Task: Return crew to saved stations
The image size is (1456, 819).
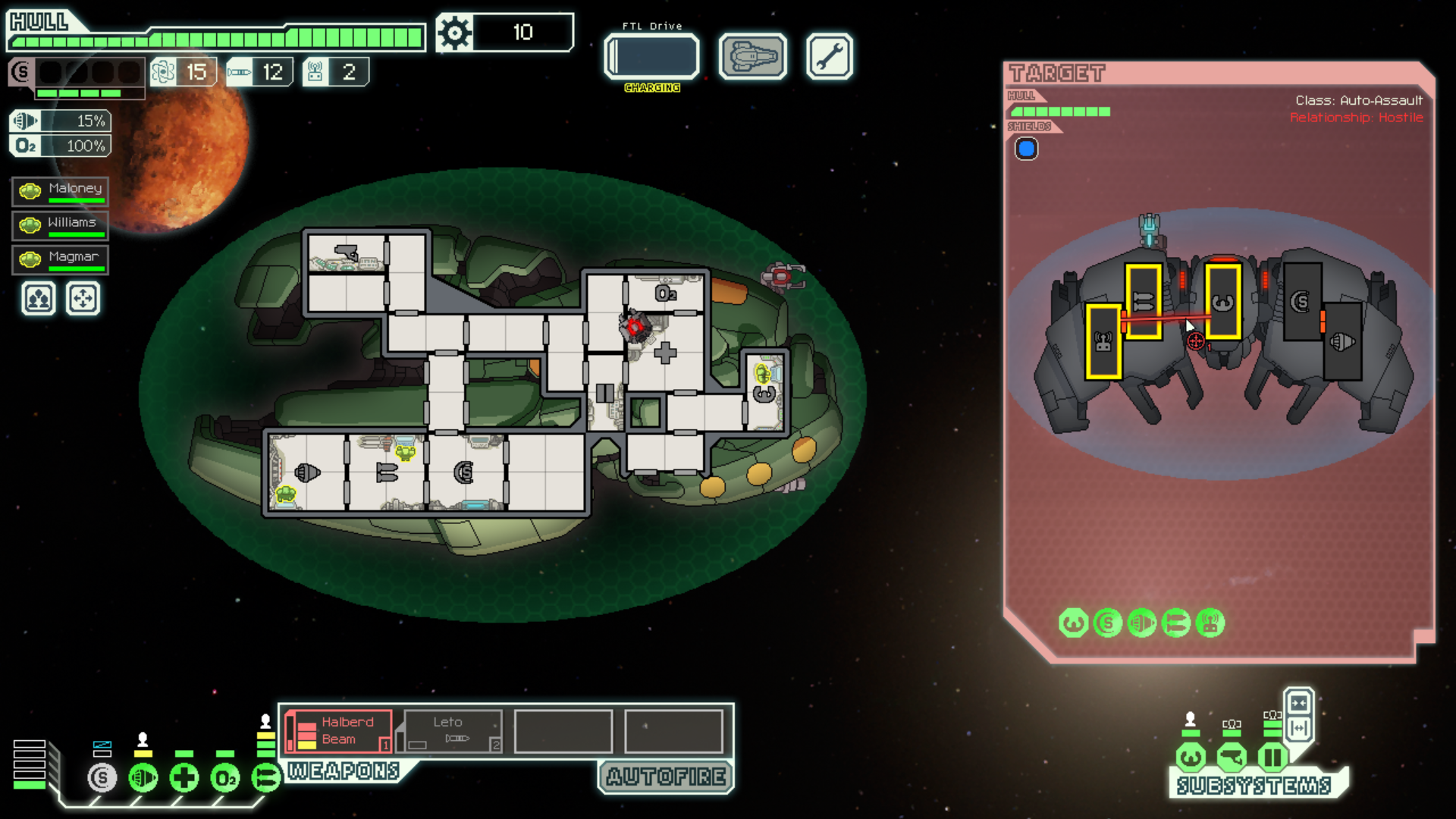Action: click(x=83, y=299)
